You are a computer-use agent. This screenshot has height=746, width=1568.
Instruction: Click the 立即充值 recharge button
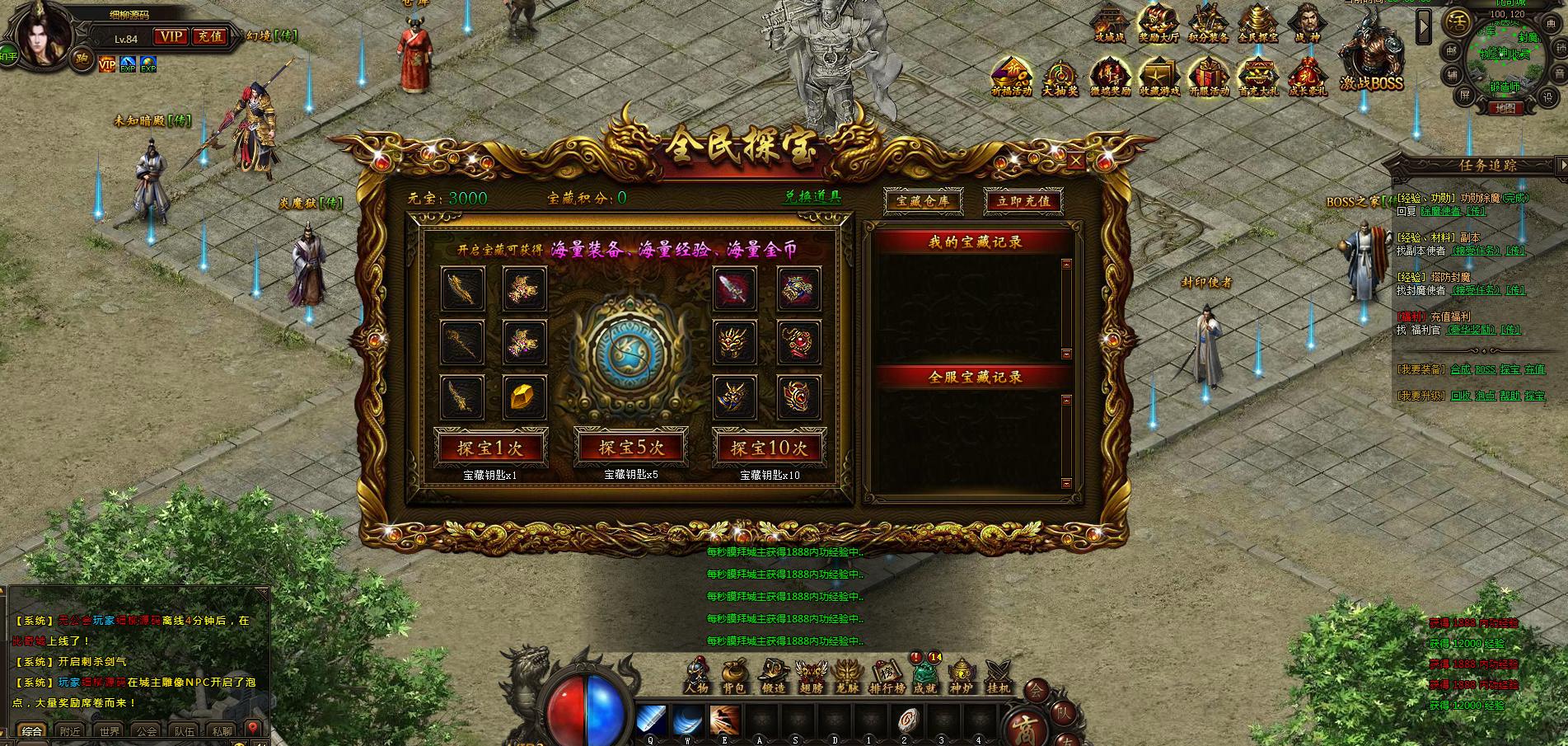tap(1023, 200)
